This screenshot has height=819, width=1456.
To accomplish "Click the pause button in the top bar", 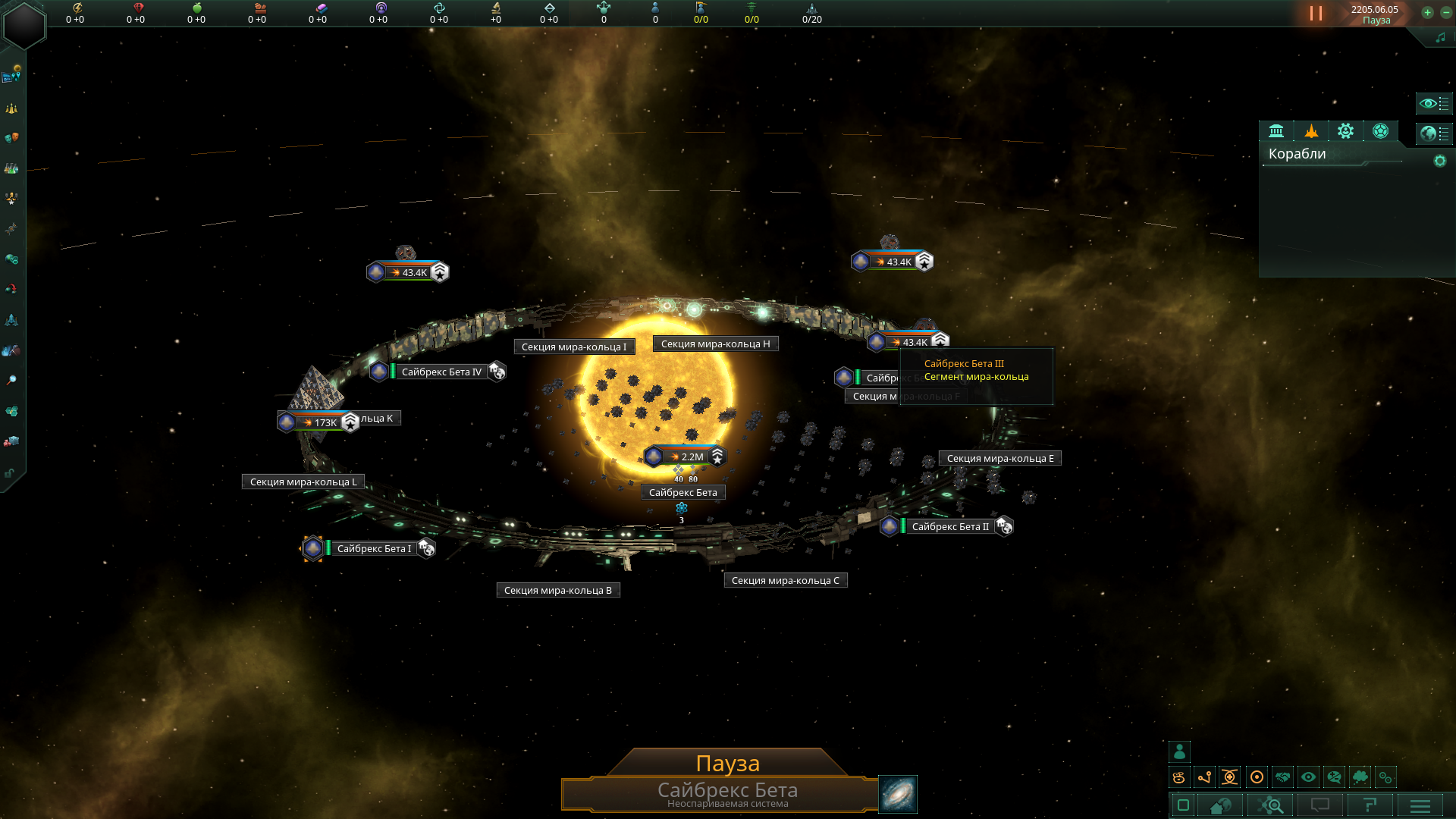I will [x=1316, y=14].
